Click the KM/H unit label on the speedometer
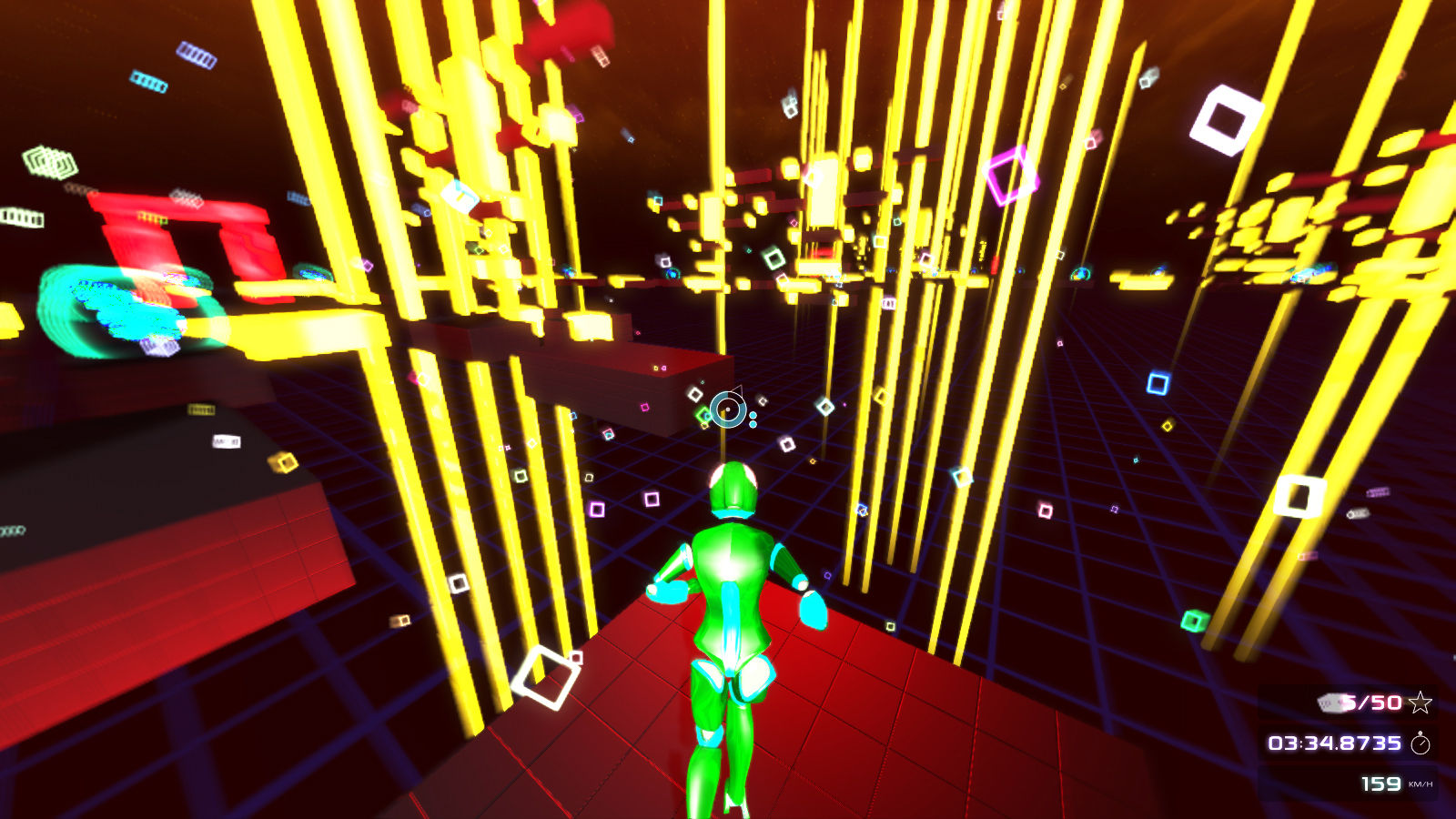Image resolution: width=1456 pixels, height=819 pixels. pyautogui.click(x=1421, y=784)
